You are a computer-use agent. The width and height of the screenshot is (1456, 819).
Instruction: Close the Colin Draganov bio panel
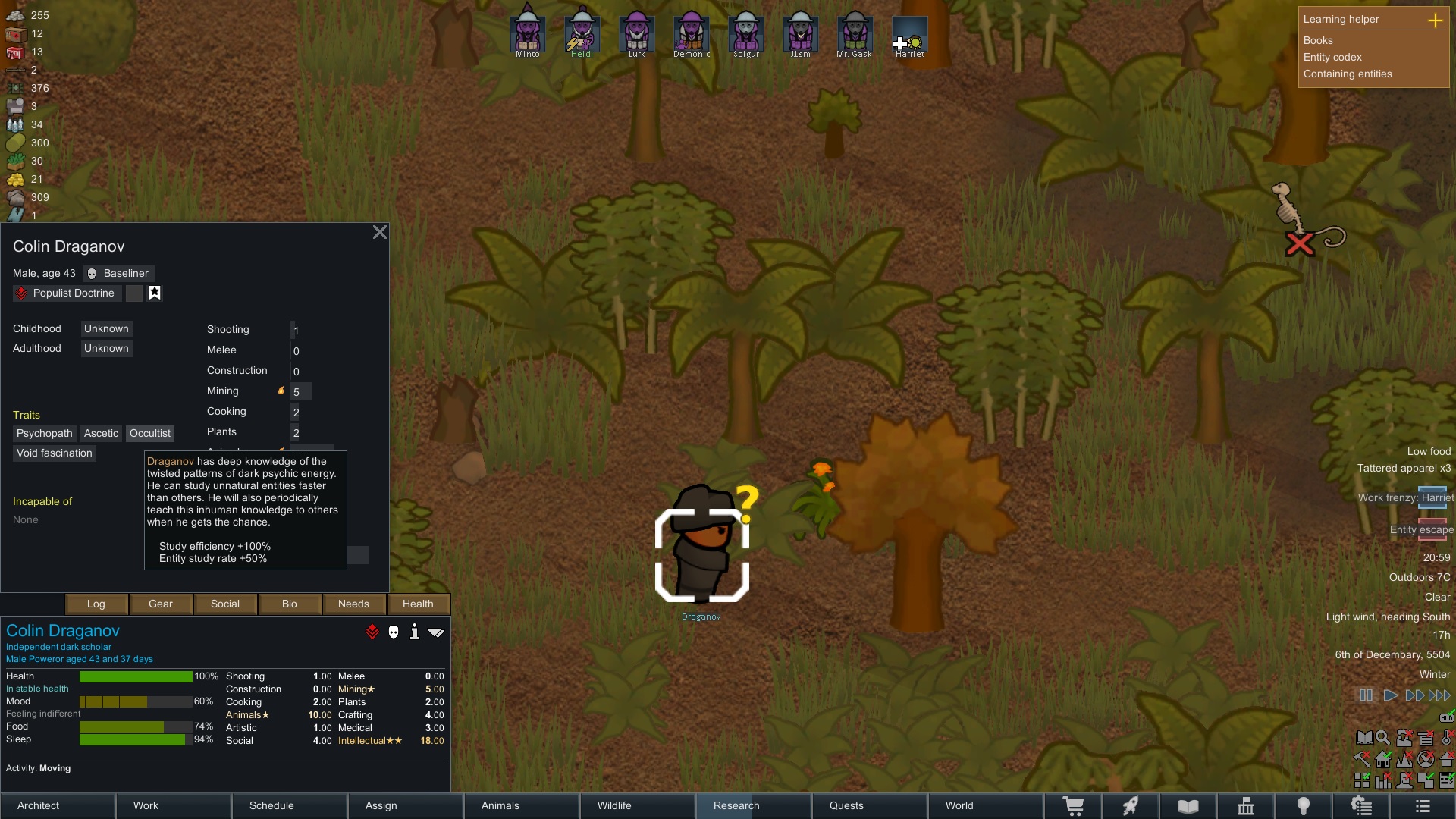click(380, 233)
